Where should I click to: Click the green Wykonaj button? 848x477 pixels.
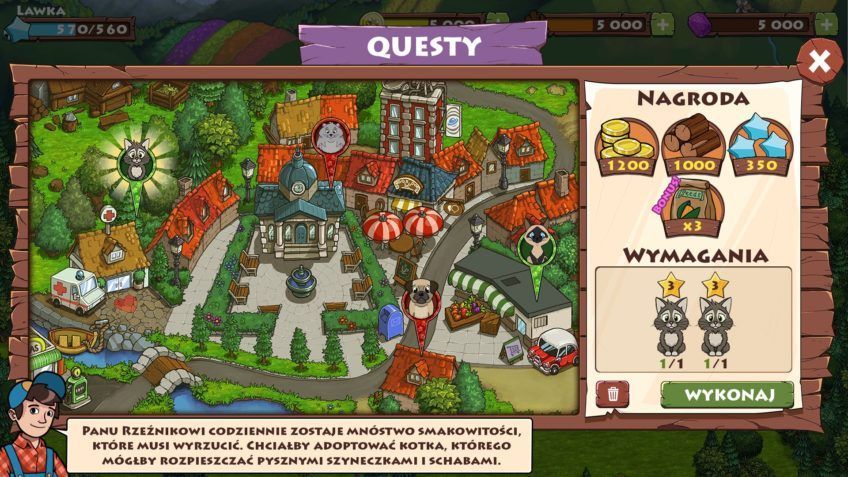pos(727,394)
